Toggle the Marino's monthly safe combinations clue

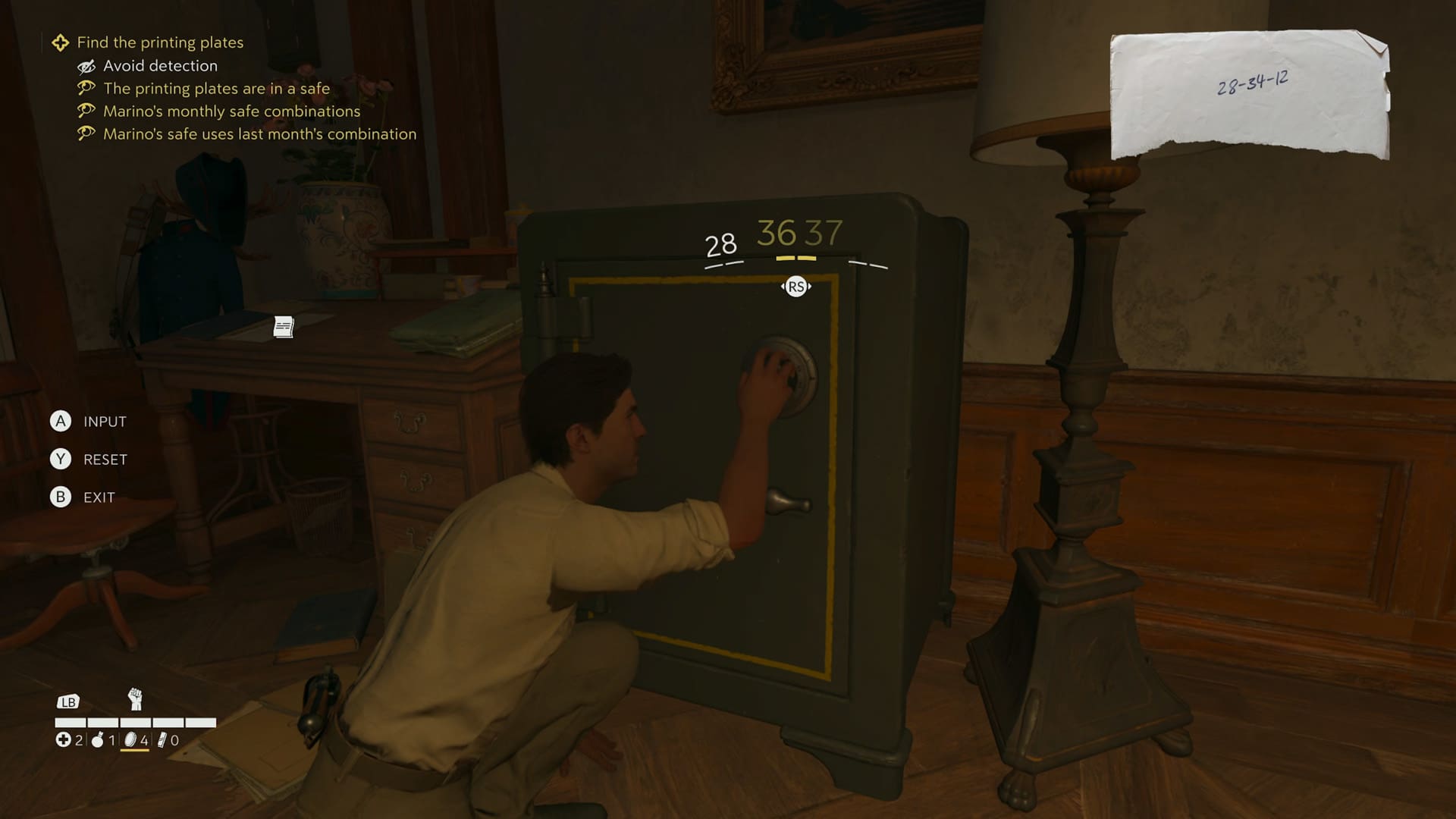[x=231, y=111]
